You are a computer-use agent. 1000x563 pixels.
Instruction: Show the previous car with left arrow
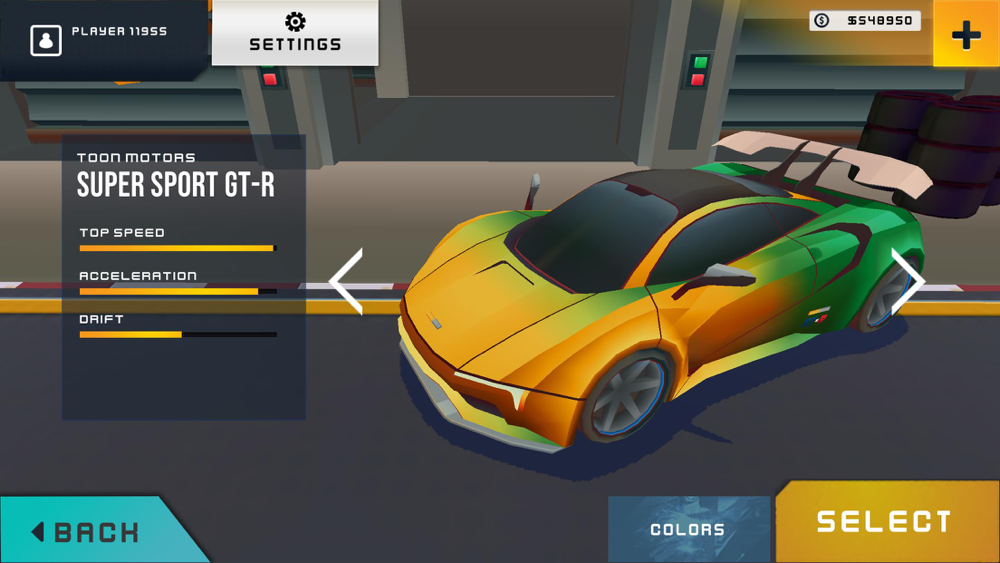point(347,282)
